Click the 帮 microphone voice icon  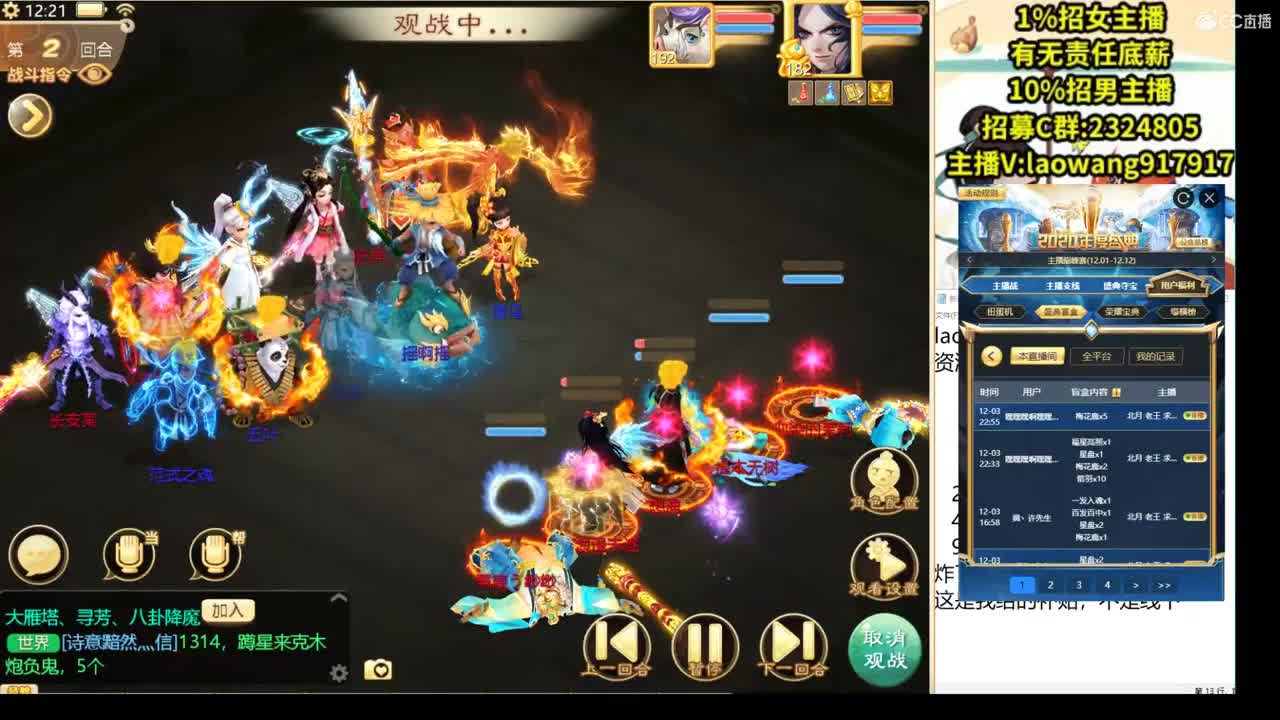(x=215, y=554)
